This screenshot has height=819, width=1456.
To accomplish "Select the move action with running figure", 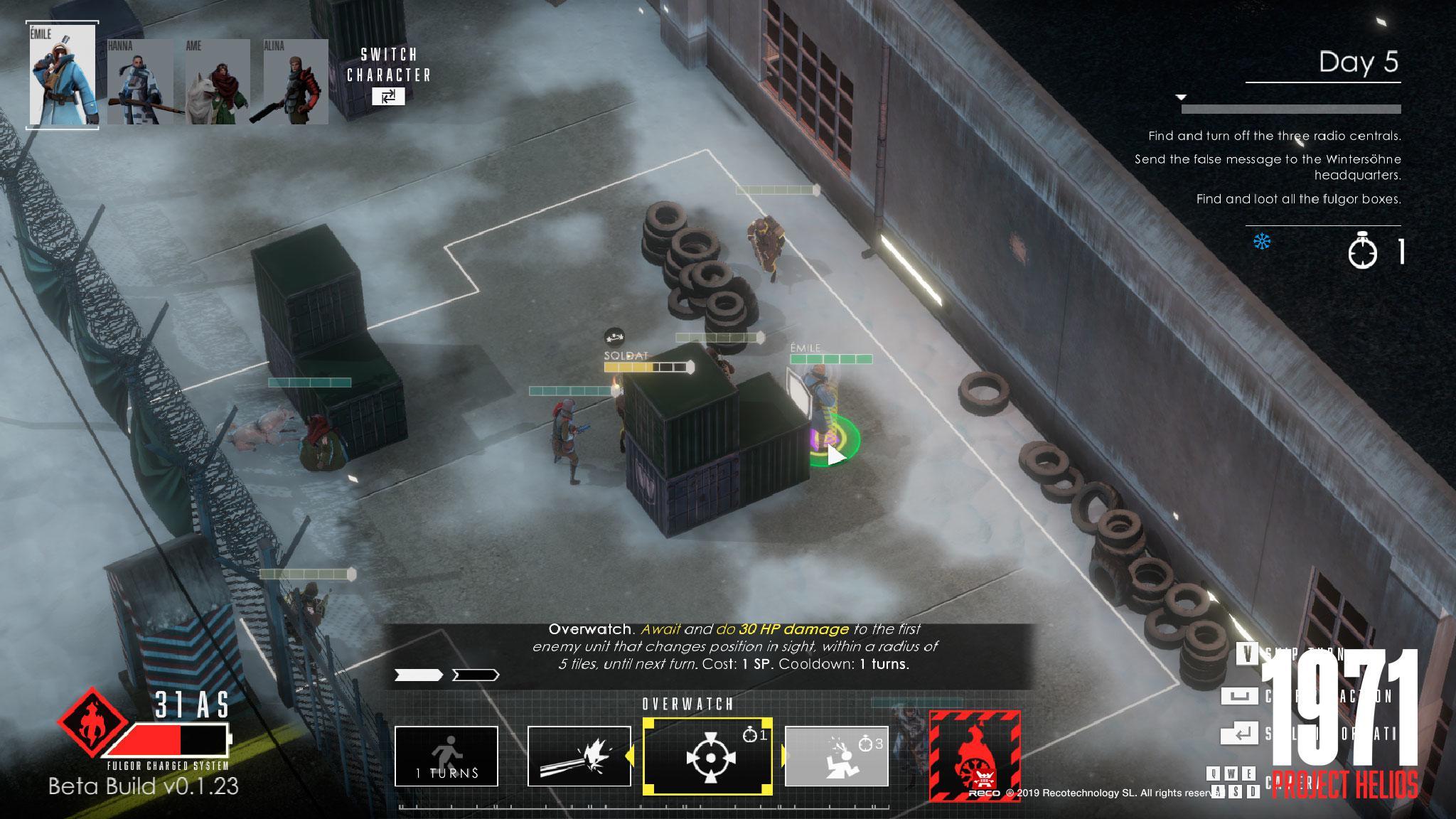I will click(446, 756).
